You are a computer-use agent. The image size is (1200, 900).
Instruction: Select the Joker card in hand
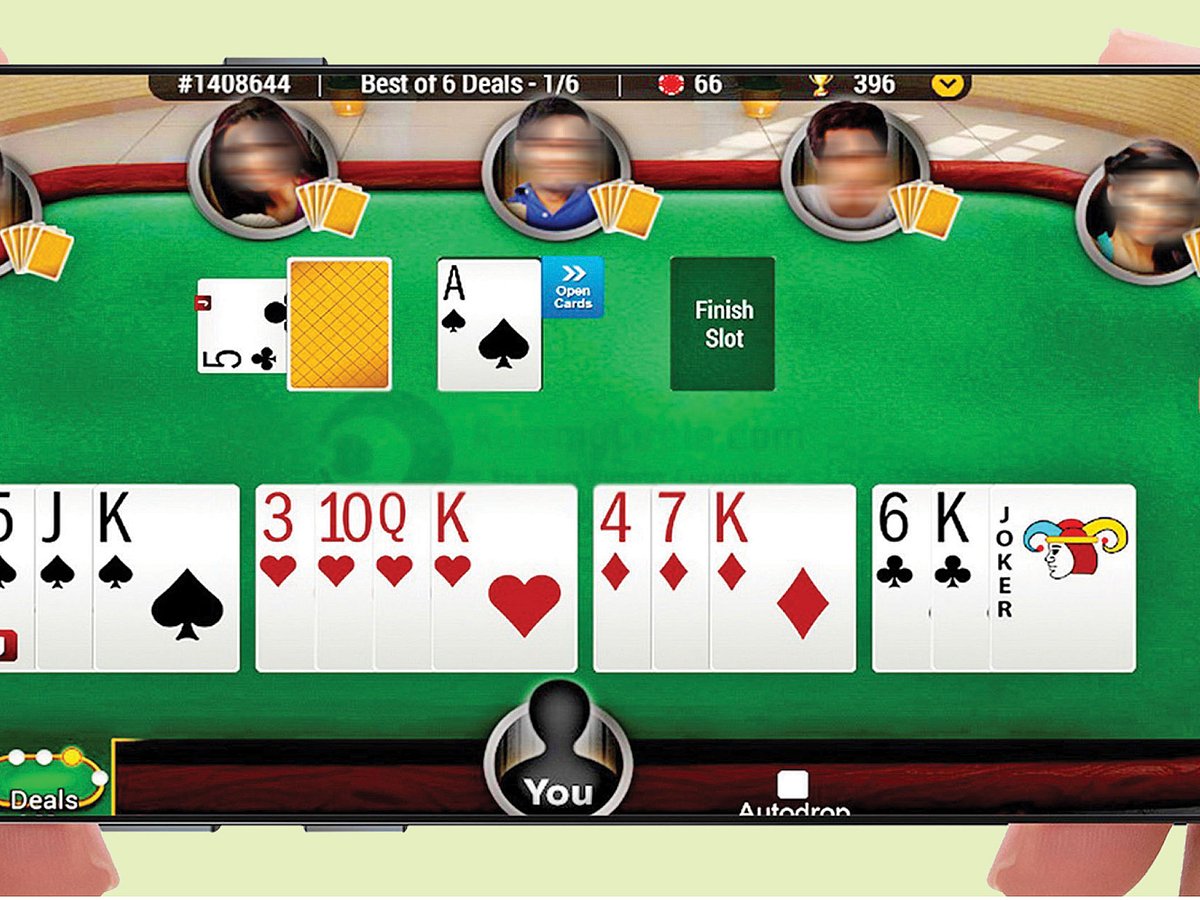tap(1063, 577)
